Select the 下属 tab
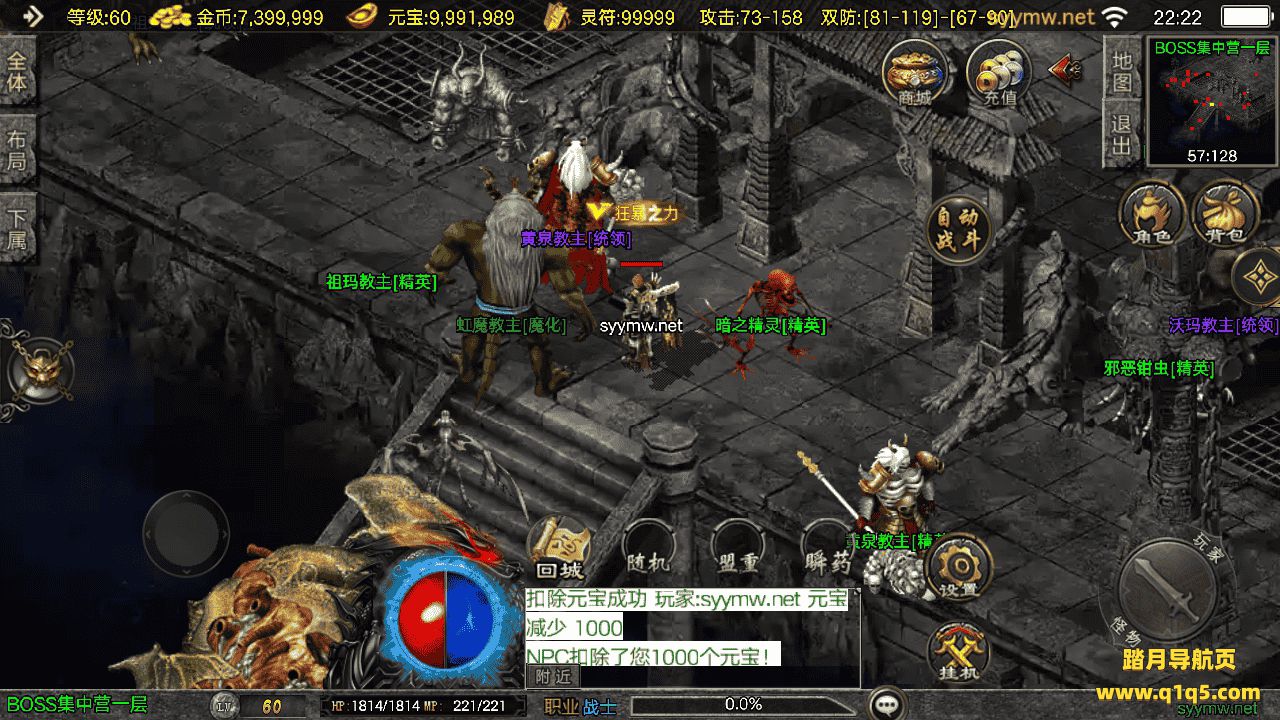 (17, 229)
